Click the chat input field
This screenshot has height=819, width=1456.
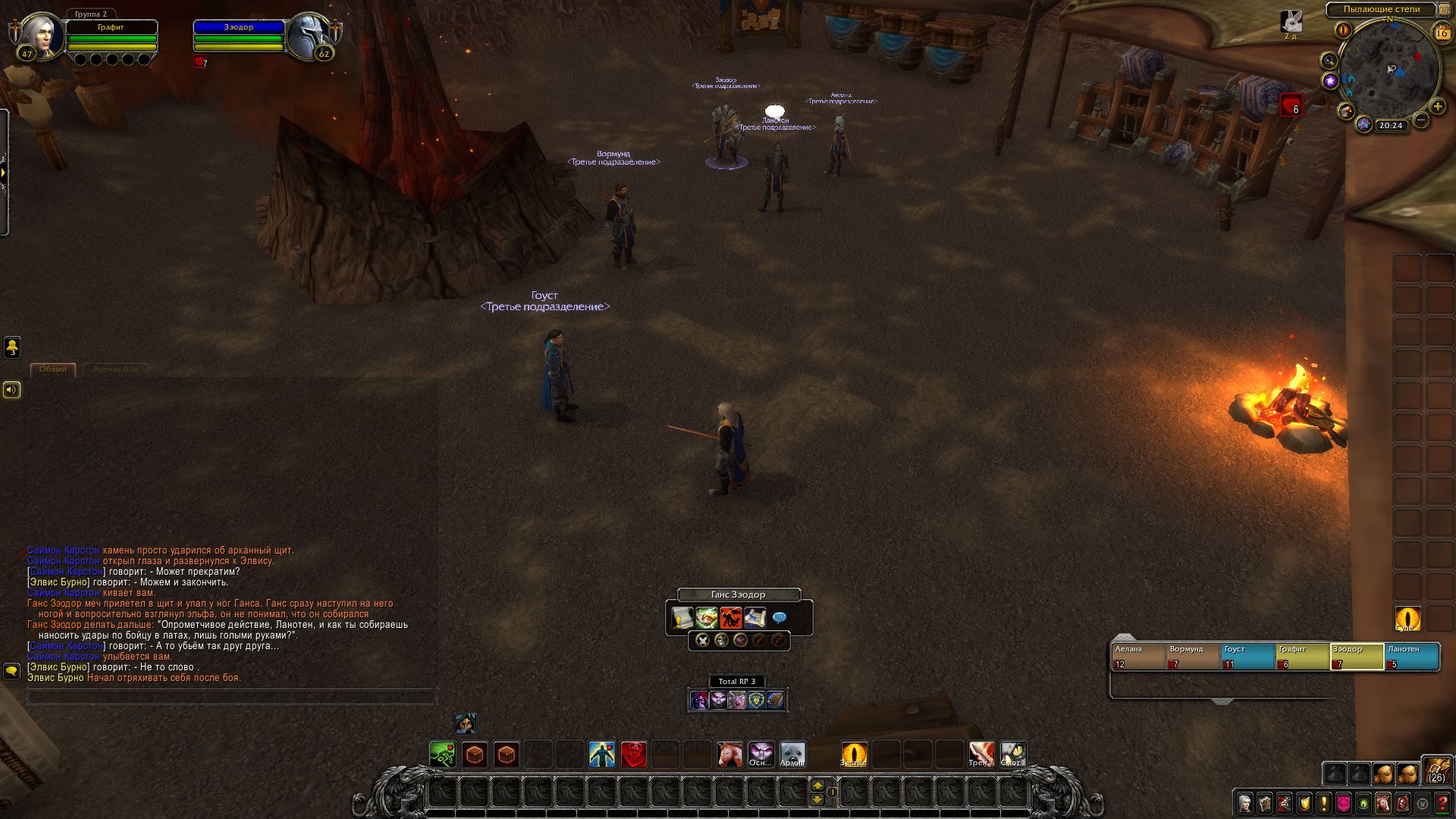click(231, 697)
